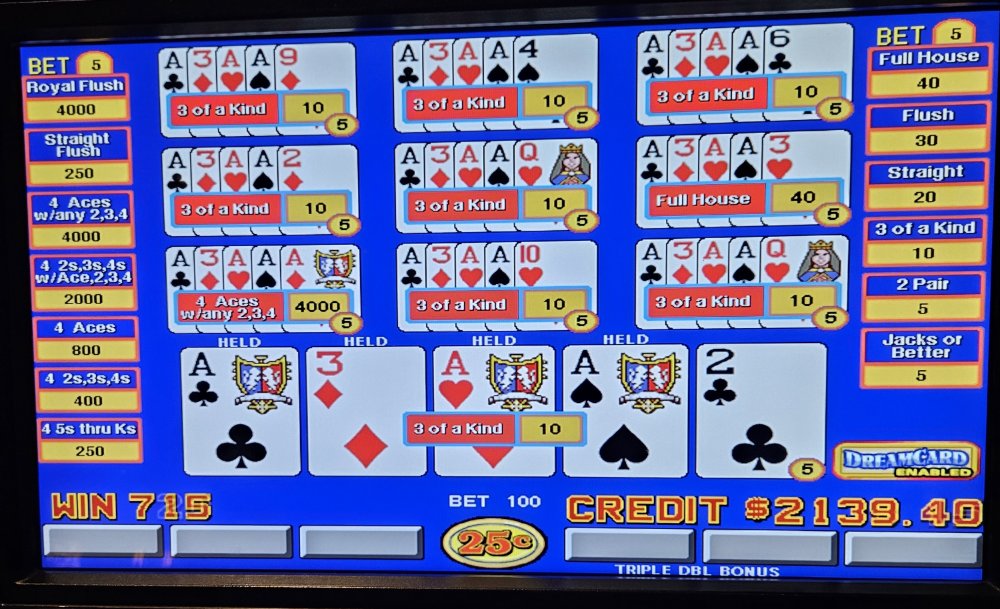Click the DreamCard Enabled badge

click(906, 461)
